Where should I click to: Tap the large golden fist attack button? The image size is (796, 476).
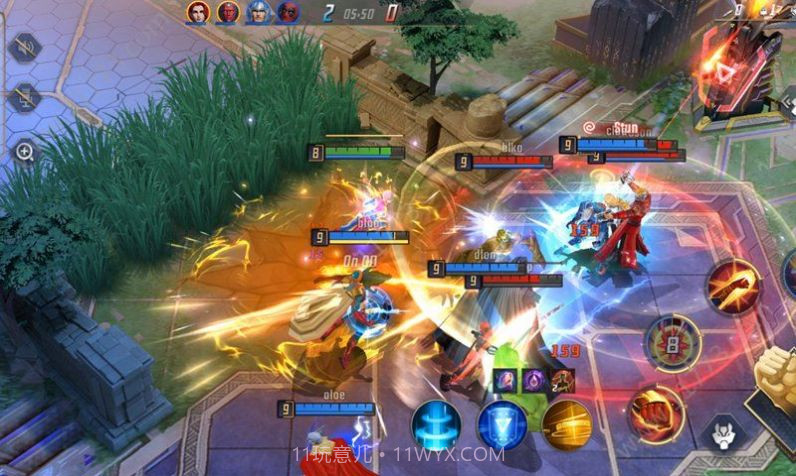pyautogui.click(x=780, y=378)
